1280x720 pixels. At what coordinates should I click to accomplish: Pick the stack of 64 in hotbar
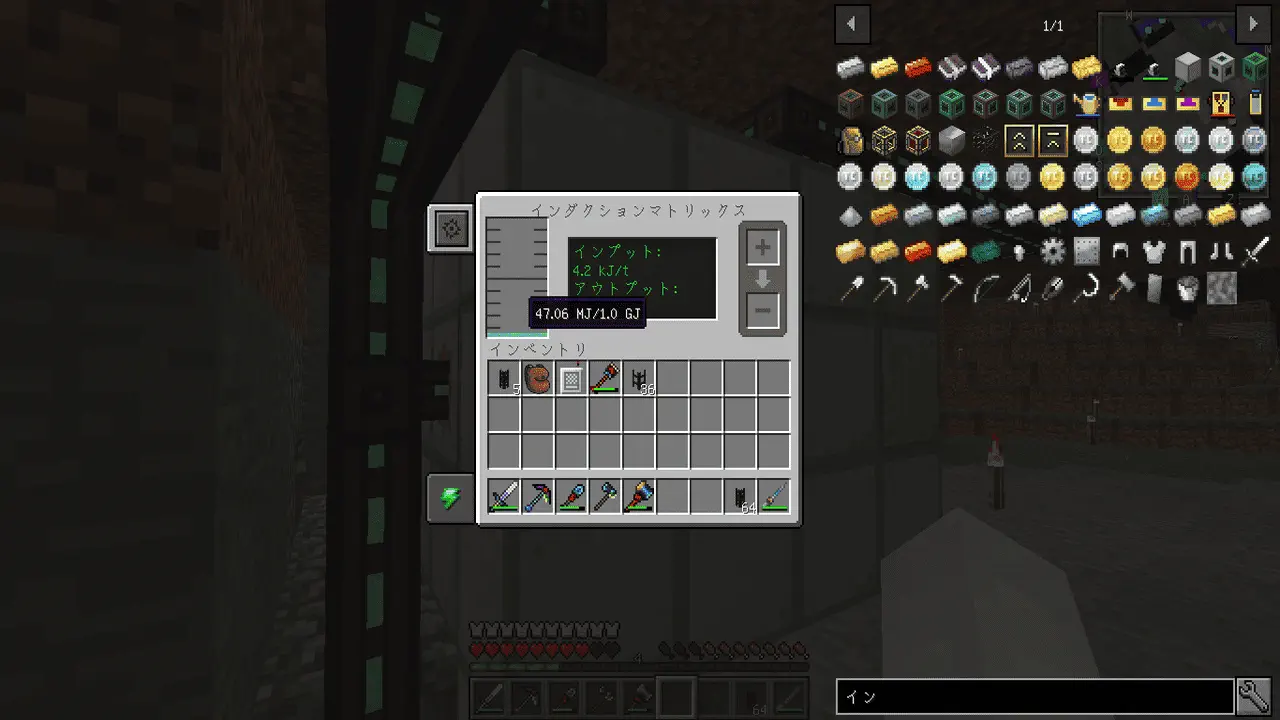pos(741,497)
